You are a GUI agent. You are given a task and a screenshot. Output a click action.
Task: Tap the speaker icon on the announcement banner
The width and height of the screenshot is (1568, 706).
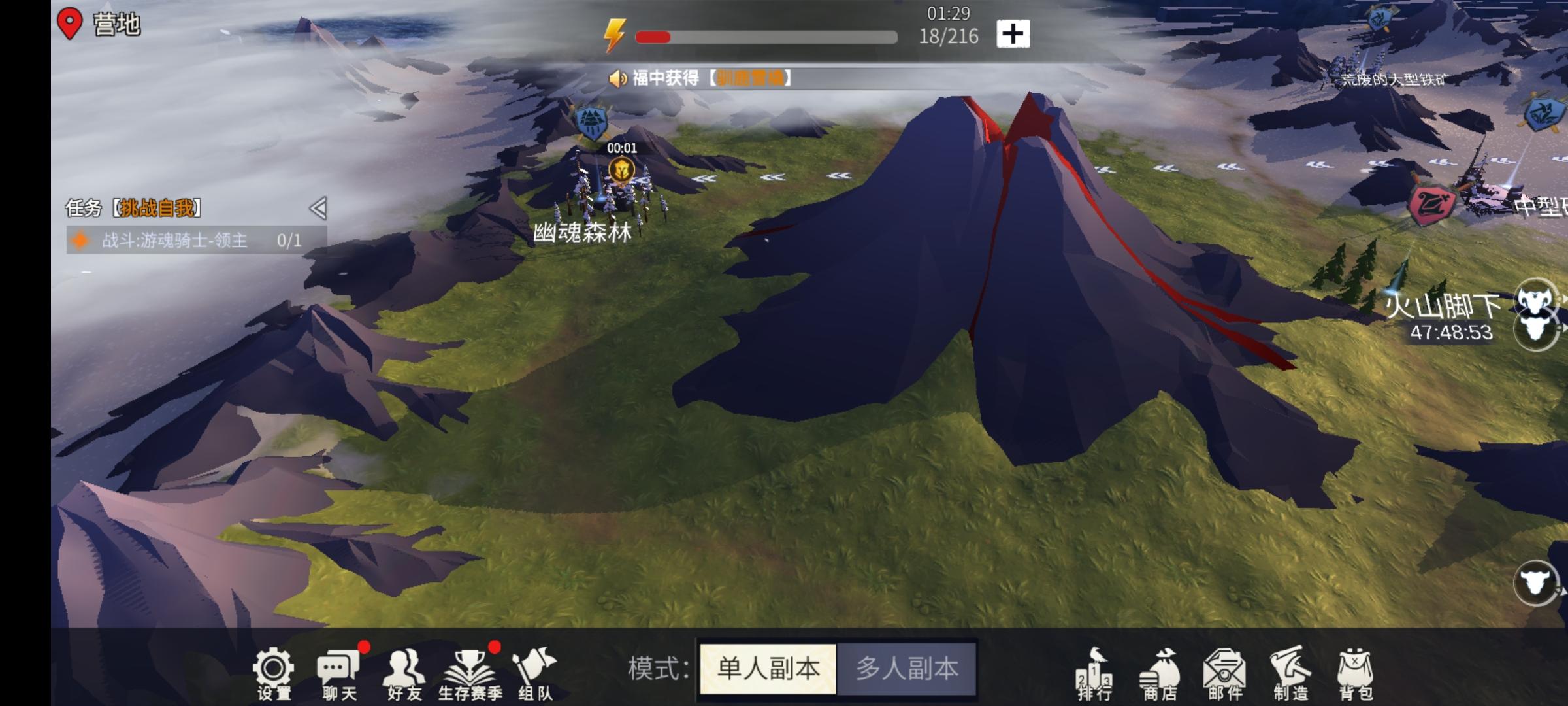618,78
